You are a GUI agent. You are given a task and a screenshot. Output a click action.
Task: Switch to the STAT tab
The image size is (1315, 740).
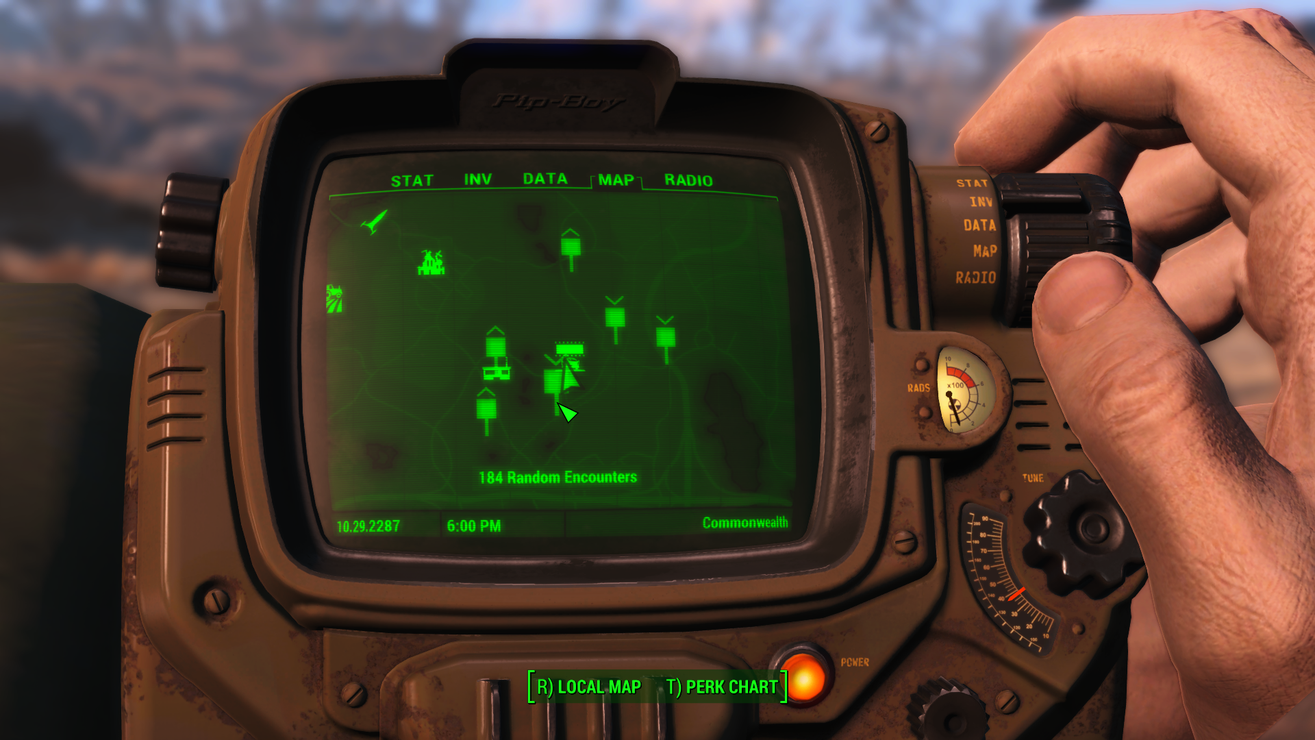click(412, 181)
